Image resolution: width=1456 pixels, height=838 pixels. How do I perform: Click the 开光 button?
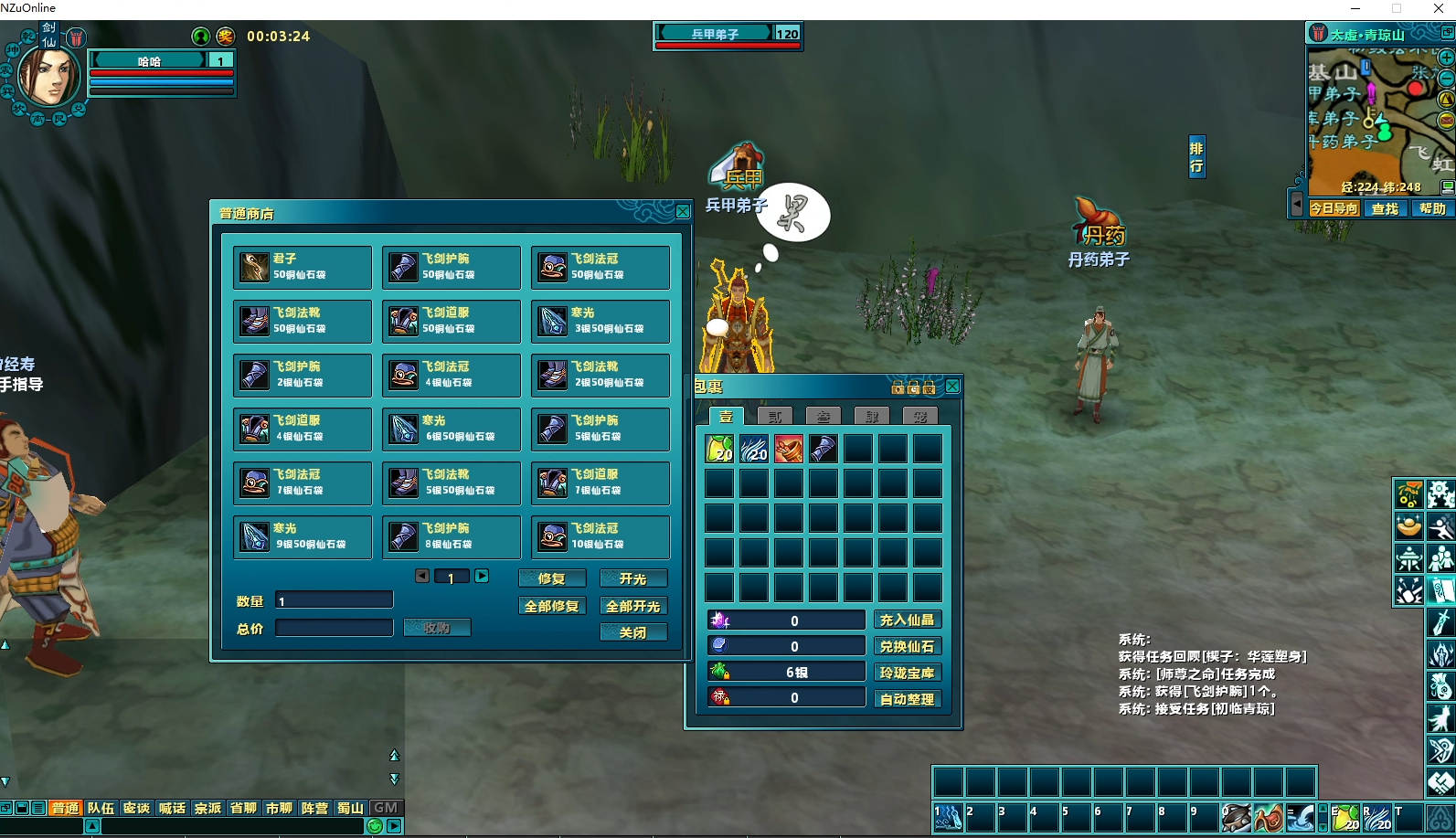click(x=632, y=578)
